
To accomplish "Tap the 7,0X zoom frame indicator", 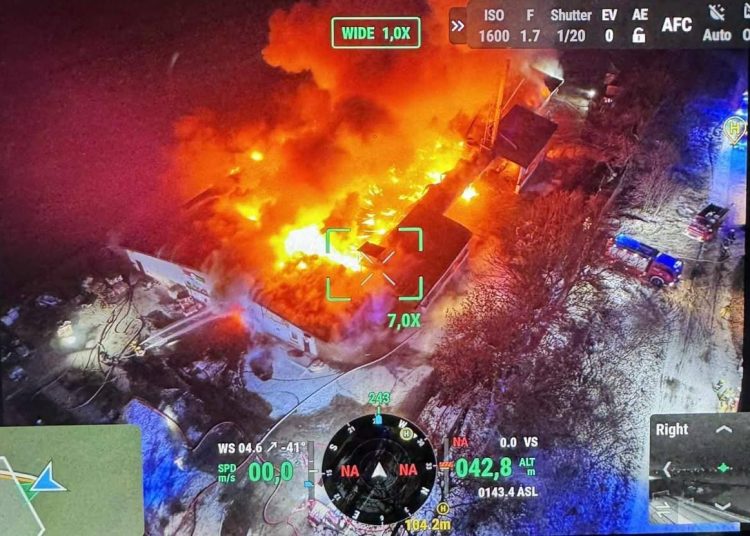I will 374,265.
